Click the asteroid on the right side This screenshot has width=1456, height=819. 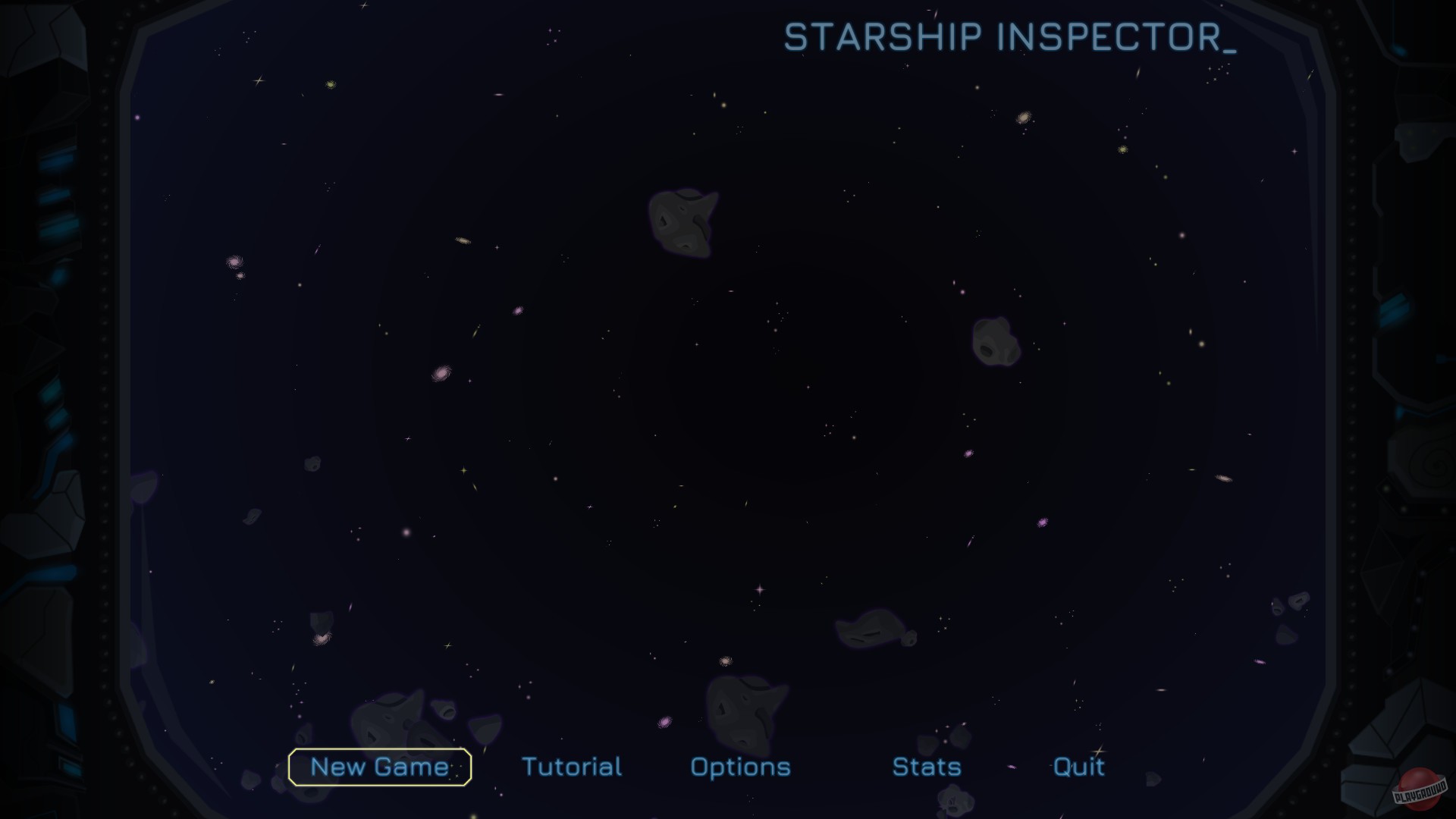tap(996, 343)
